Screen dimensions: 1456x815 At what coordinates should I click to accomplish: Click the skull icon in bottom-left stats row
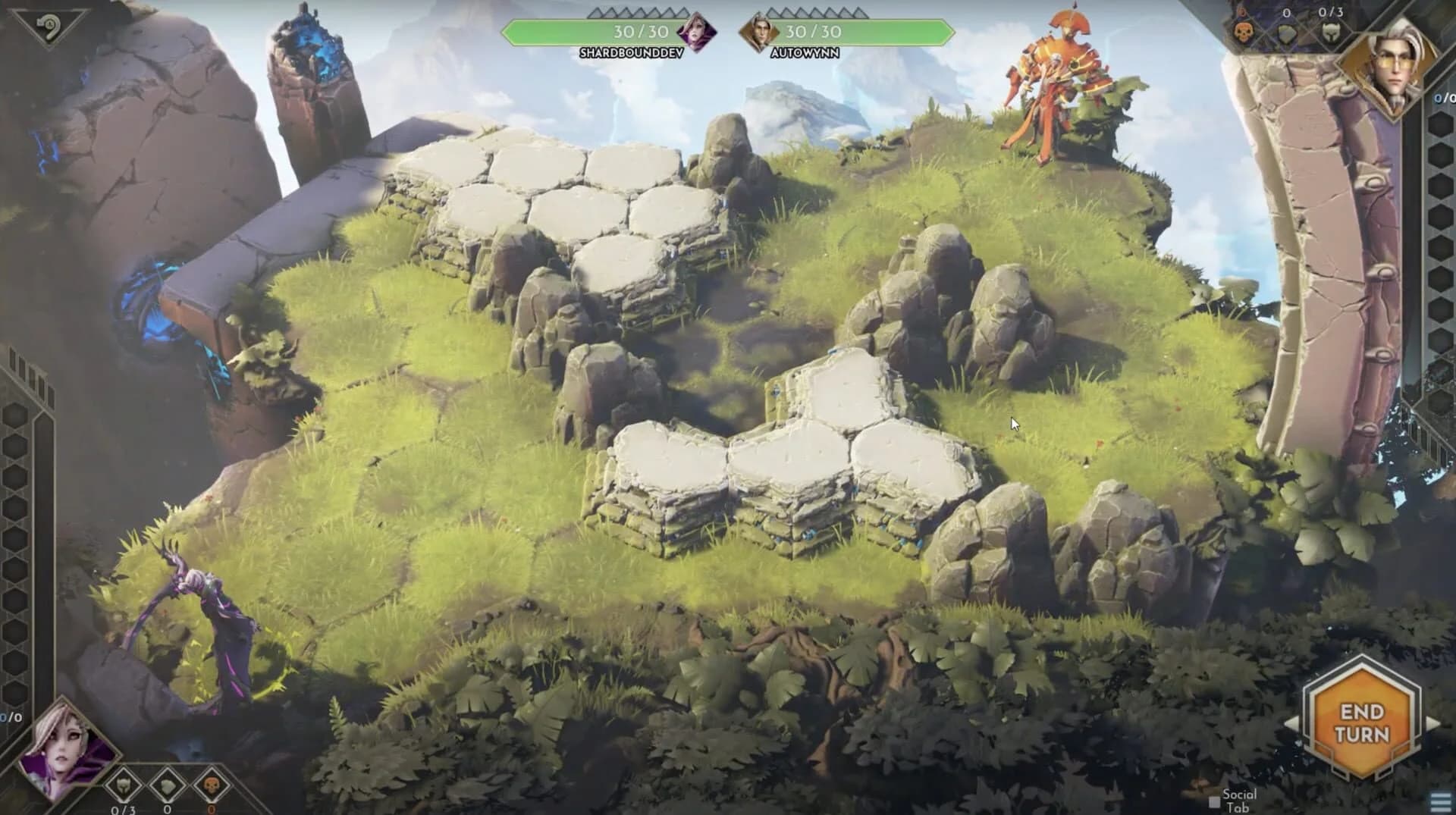pos(212,785)
